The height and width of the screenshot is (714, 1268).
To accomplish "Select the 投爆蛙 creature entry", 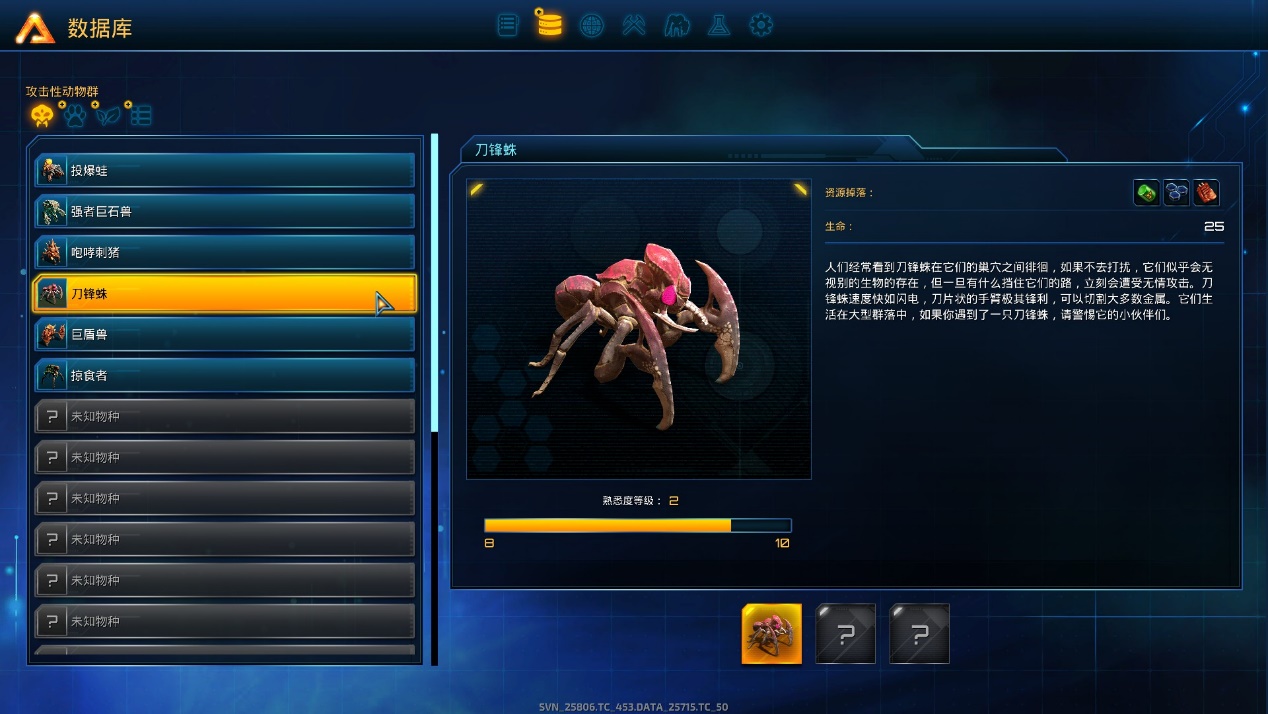I will click(x=224, y=171).
